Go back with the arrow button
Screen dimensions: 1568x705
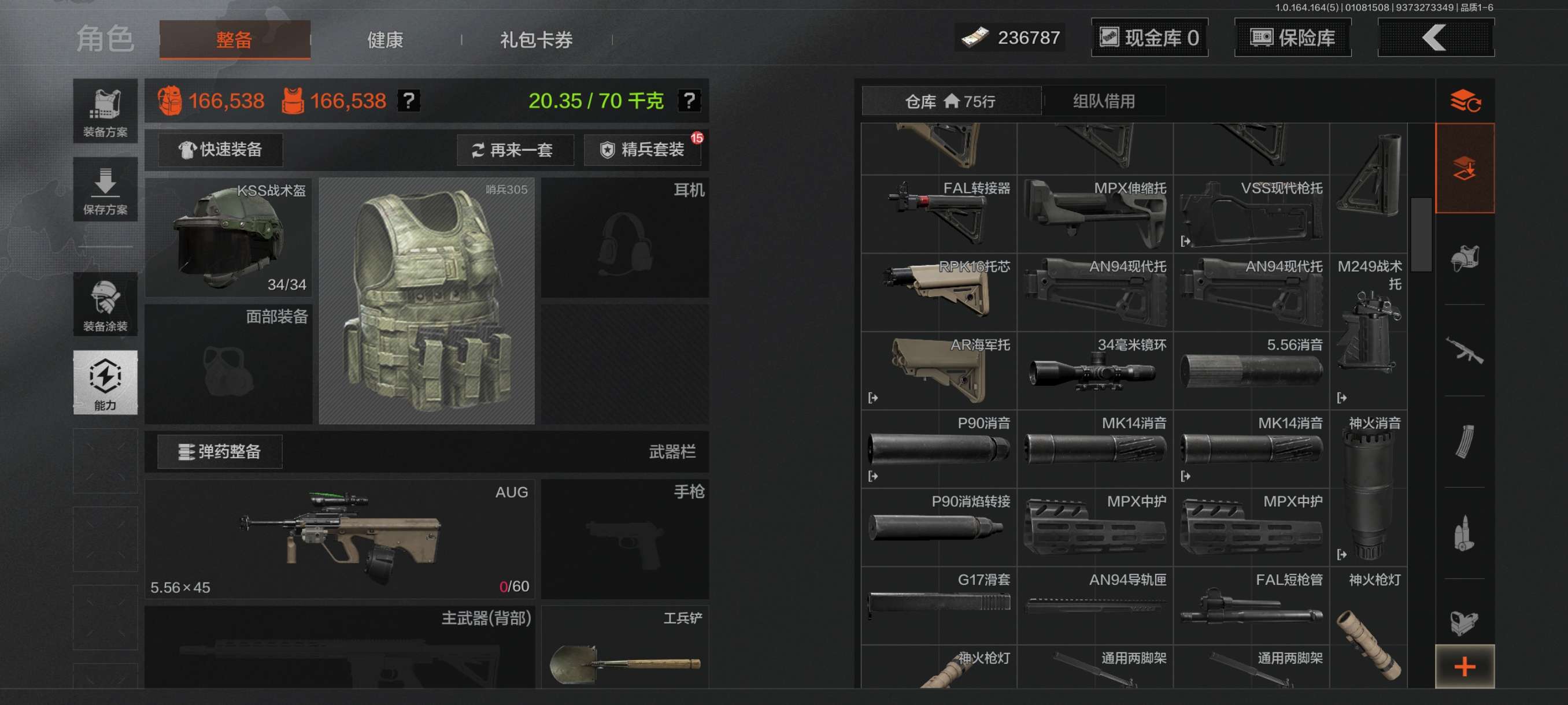point(1434,38)
